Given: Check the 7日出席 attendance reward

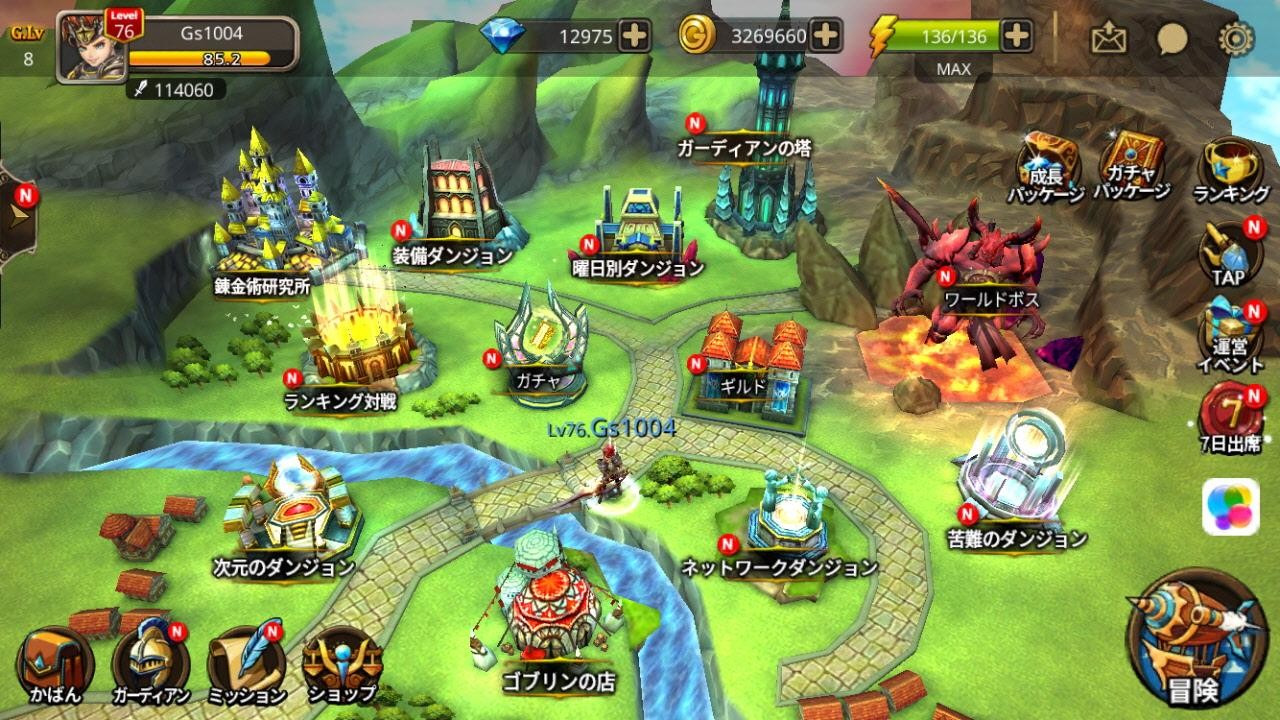Looking at the screenshot, I should click(1230, 417).
